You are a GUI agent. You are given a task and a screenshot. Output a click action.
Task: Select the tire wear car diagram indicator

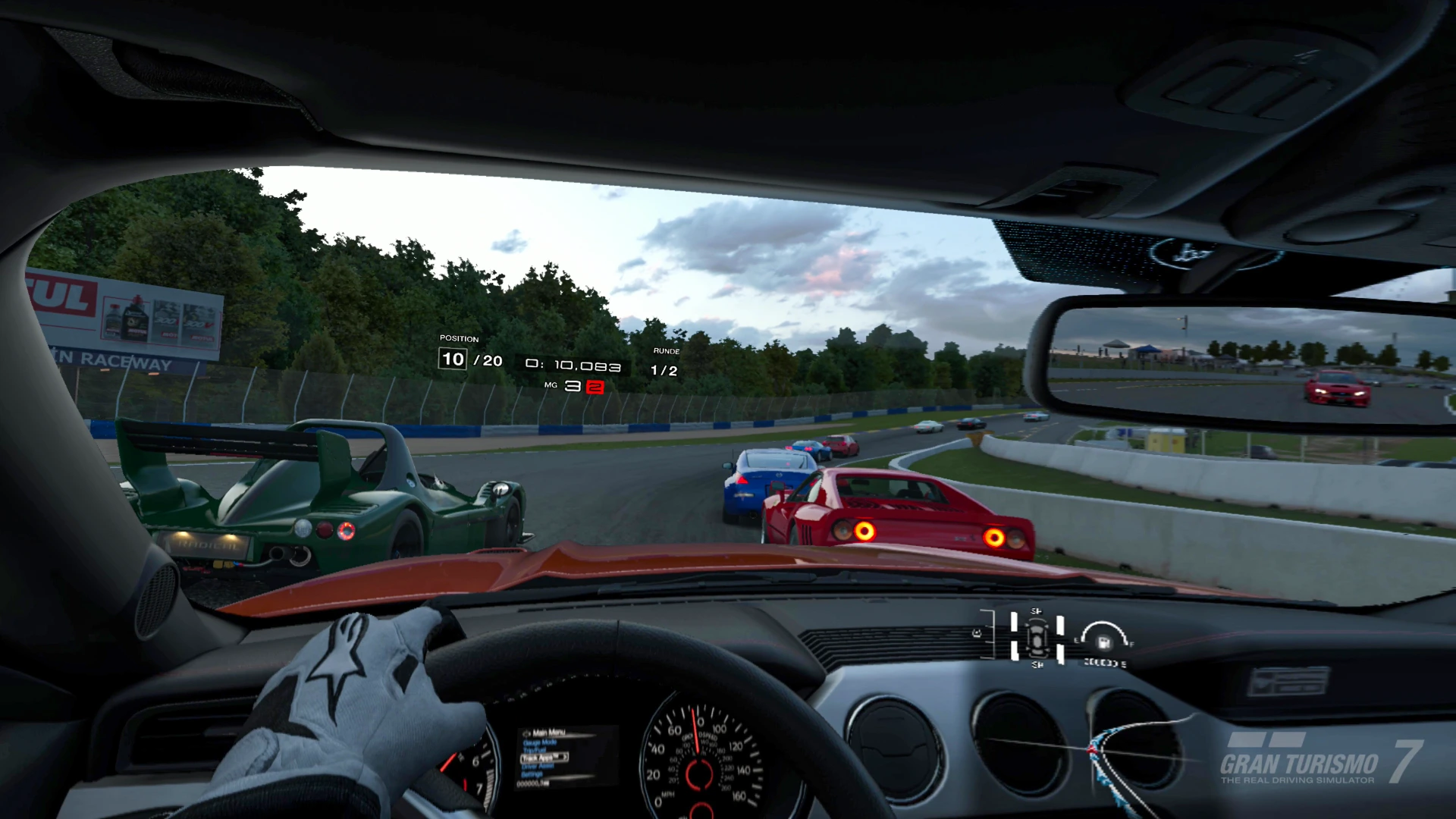[x=1037, y=639]
